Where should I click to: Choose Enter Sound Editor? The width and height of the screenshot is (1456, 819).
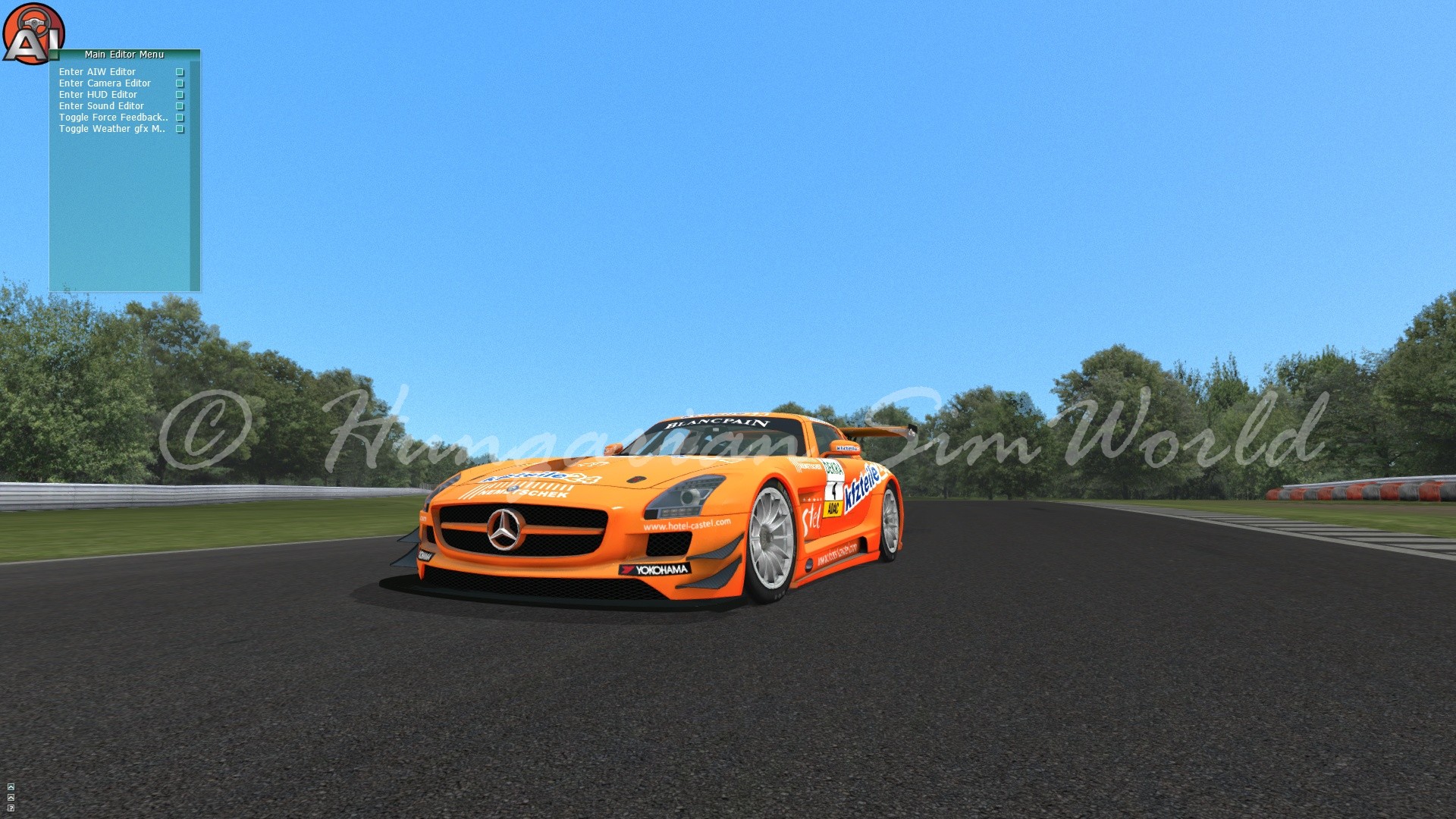(x=101, y=106)
